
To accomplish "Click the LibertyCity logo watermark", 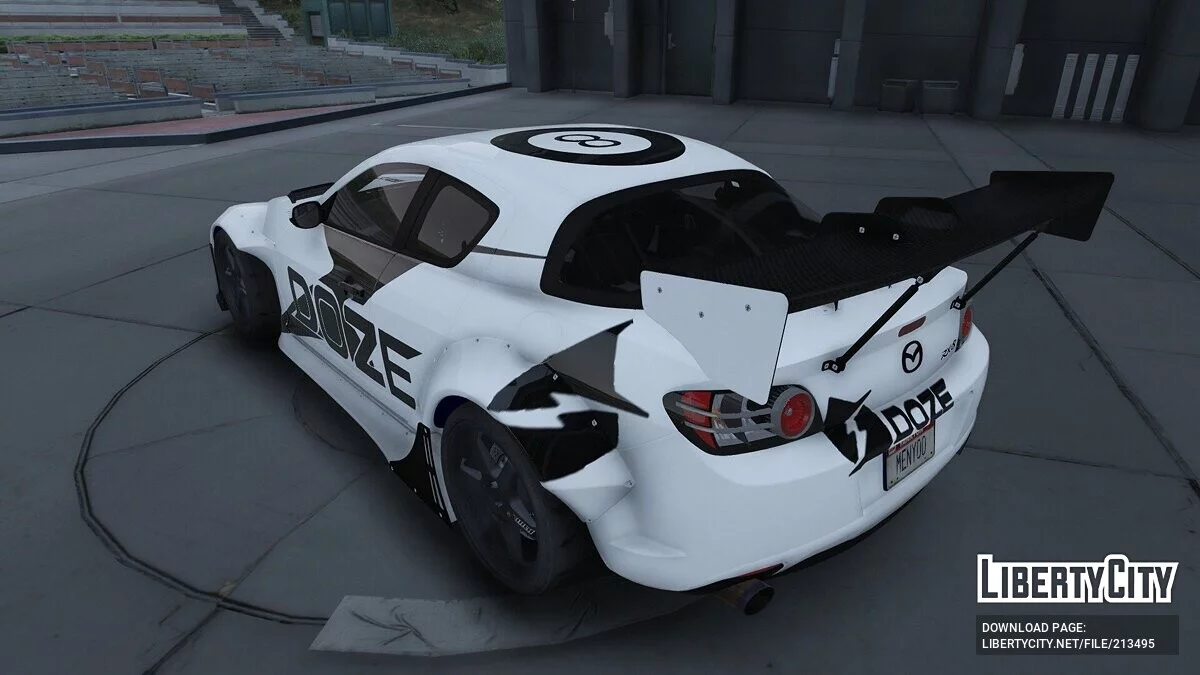I will point(1077,580).
